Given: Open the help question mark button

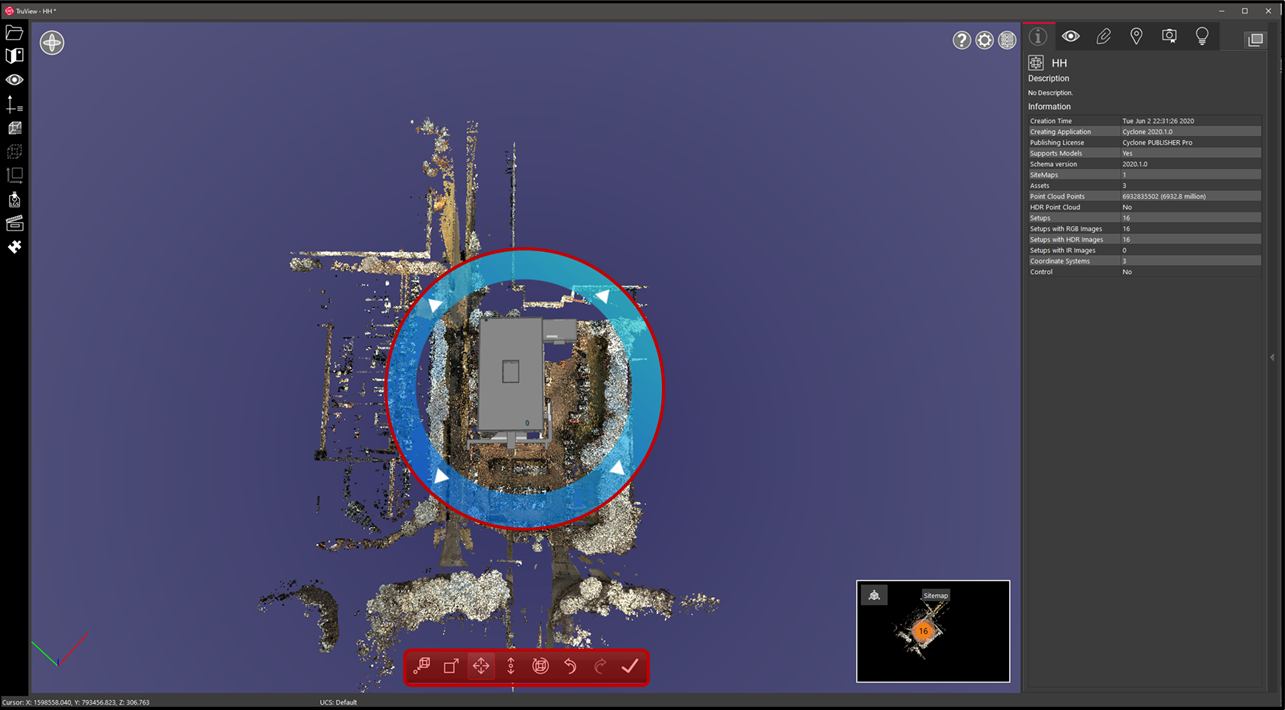Looking at the screenshot, I should pos(961,40).
